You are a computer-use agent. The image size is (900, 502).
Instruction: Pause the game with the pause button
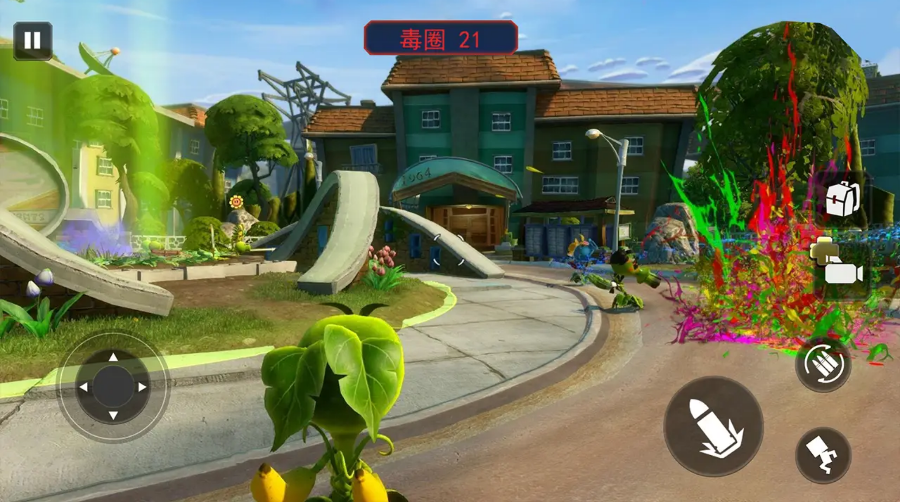32,41
